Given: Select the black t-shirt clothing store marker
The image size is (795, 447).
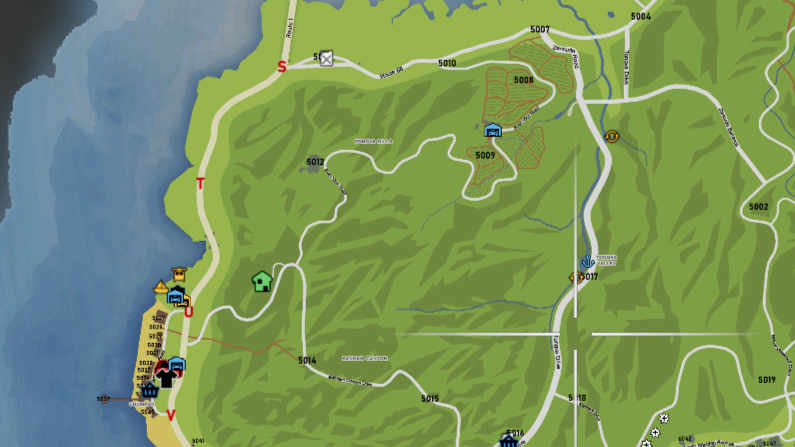Looking at the screenshot, I should (x=165, y=376).
